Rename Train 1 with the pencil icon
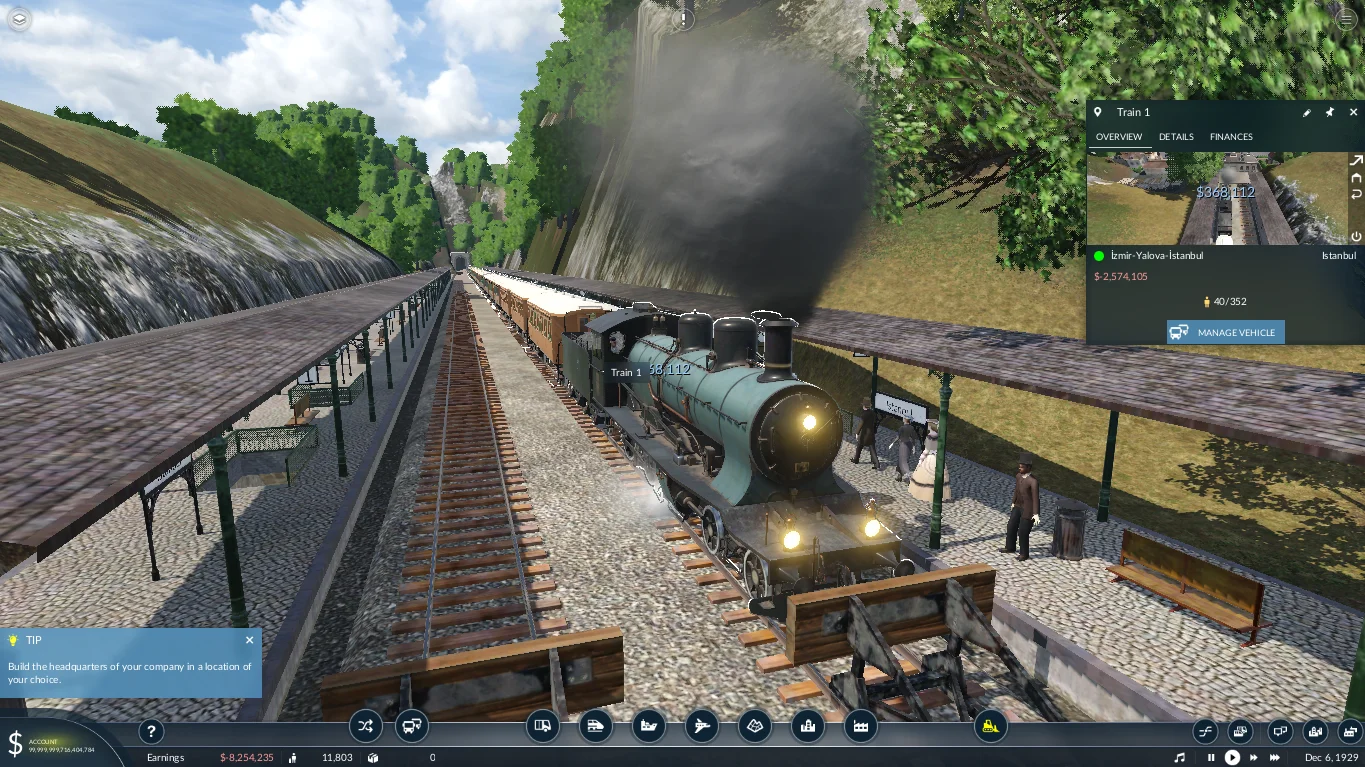Viewport: 1365px width, 767px height. [1306, 113]
